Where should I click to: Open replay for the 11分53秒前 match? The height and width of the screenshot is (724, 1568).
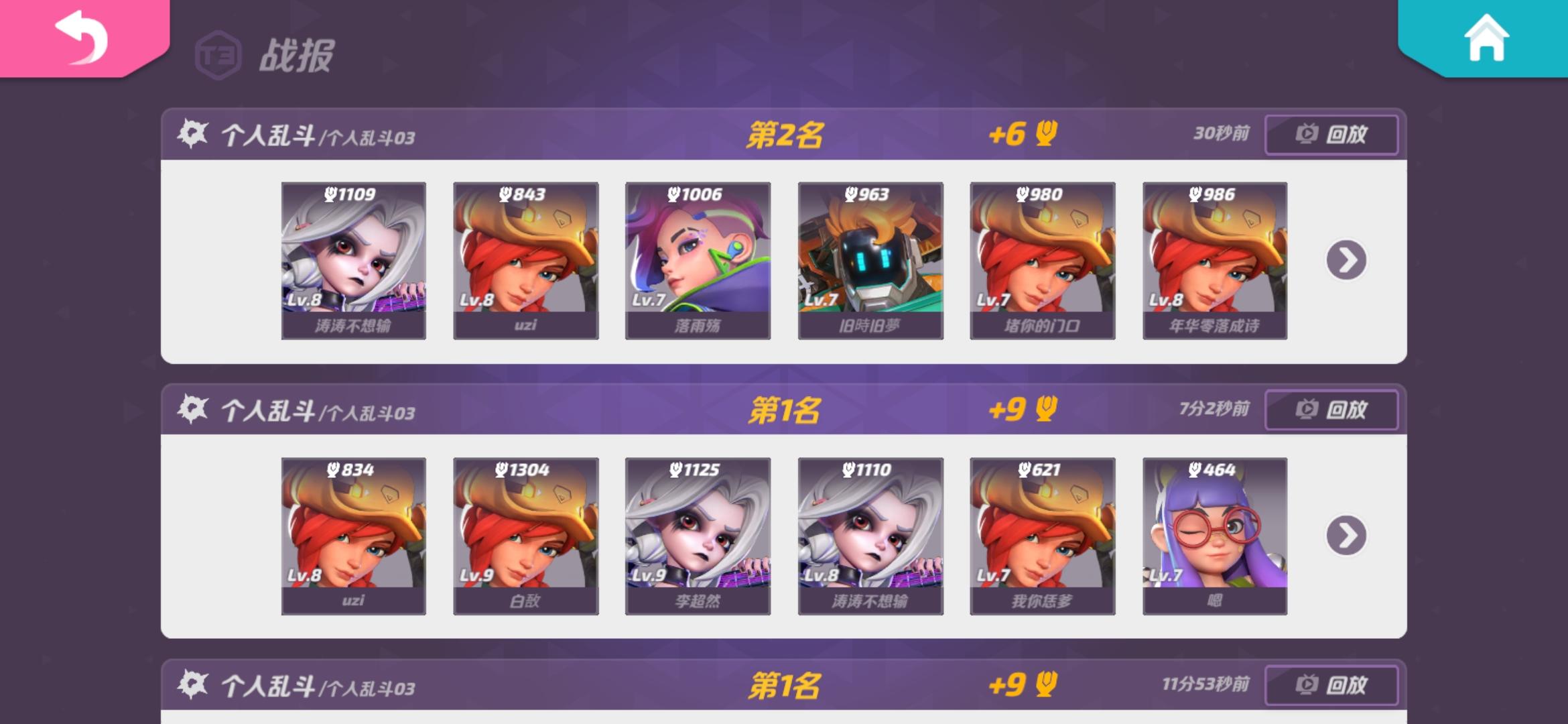click(1331, 686)
